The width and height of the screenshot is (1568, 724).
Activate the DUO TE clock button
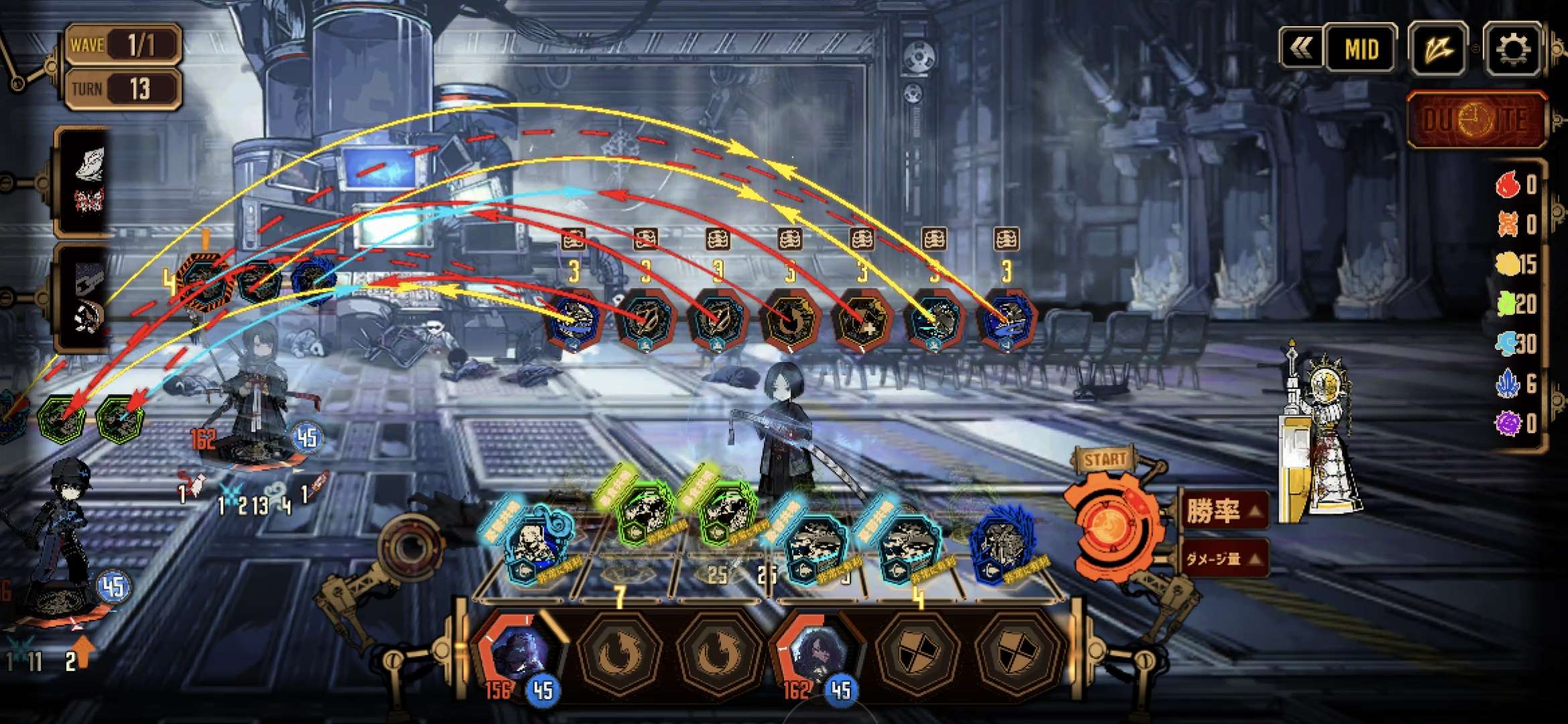pyautogui.click(x=1476, y=120)
